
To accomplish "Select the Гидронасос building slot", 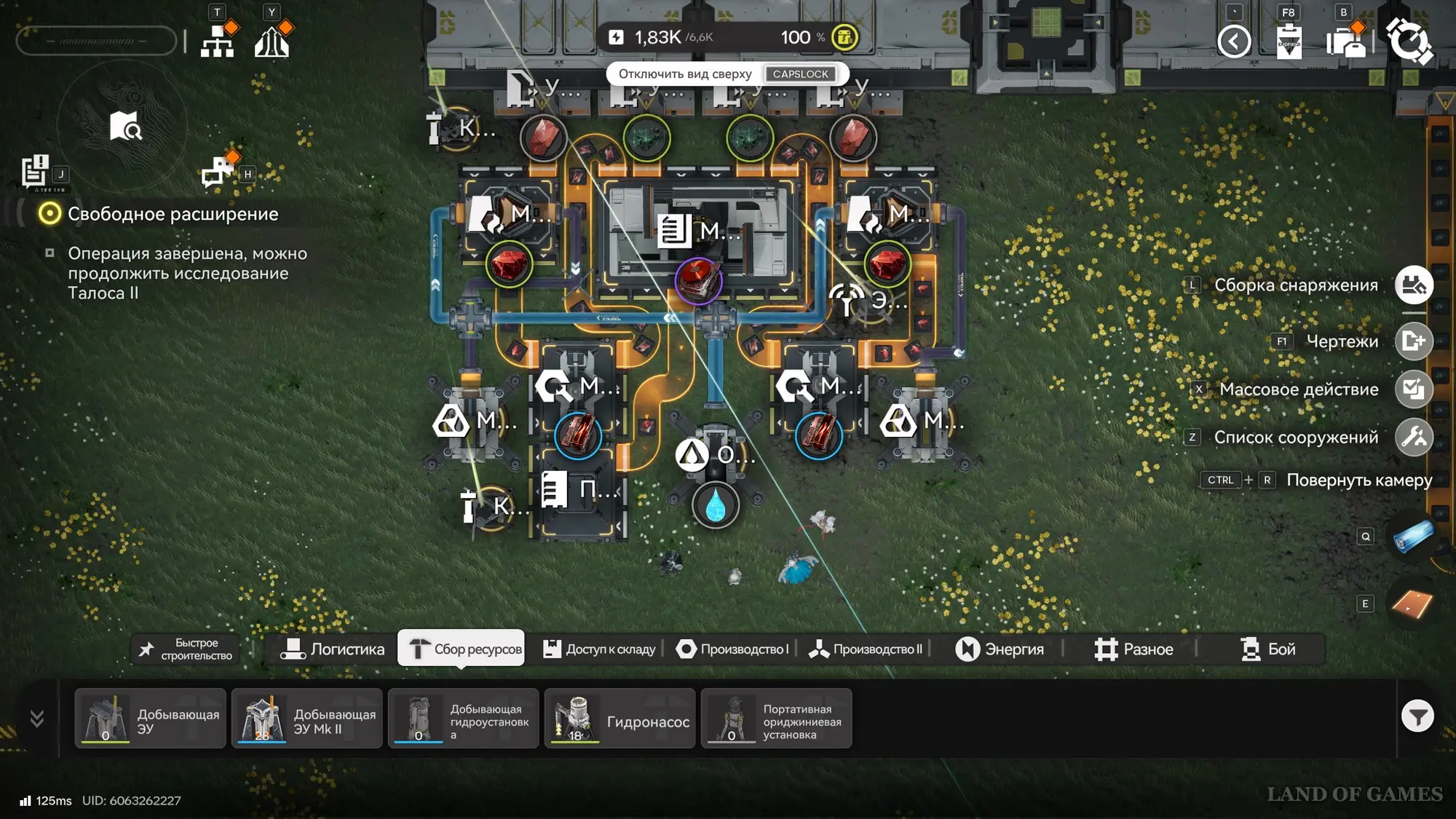I will pos(620,719).
